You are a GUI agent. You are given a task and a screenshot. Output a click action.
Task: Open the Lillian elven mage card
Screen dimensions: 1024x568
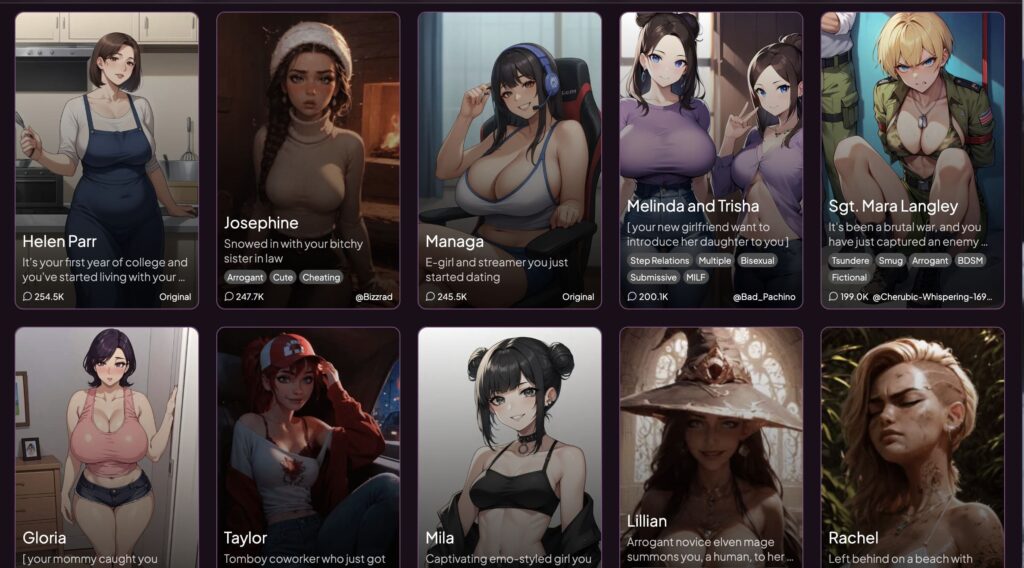click(x=711, y=440)
